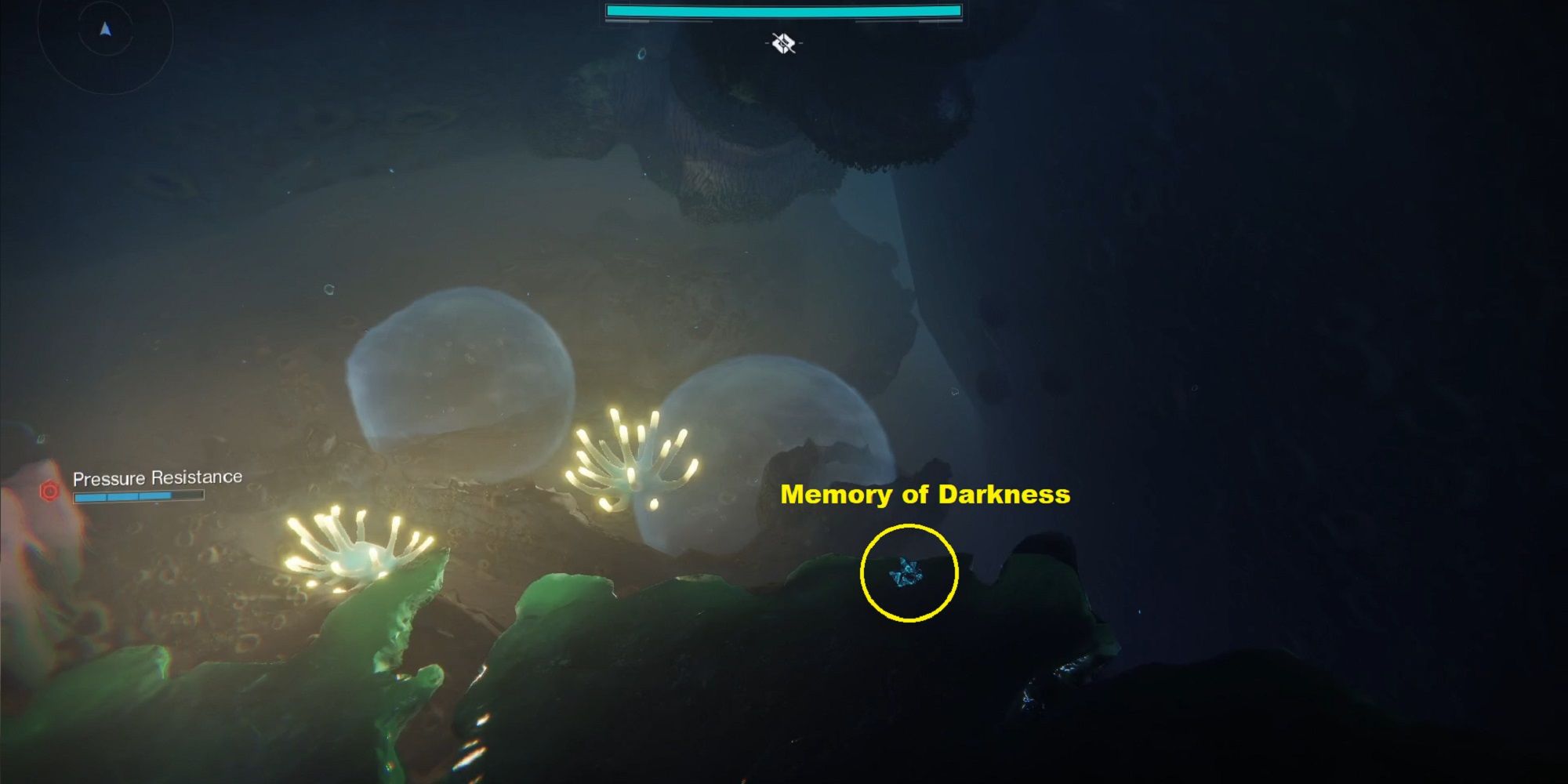Select the left glowing anemone plant icon
The width and height of the screenshot is (1568, 784).
pos(361,557)
